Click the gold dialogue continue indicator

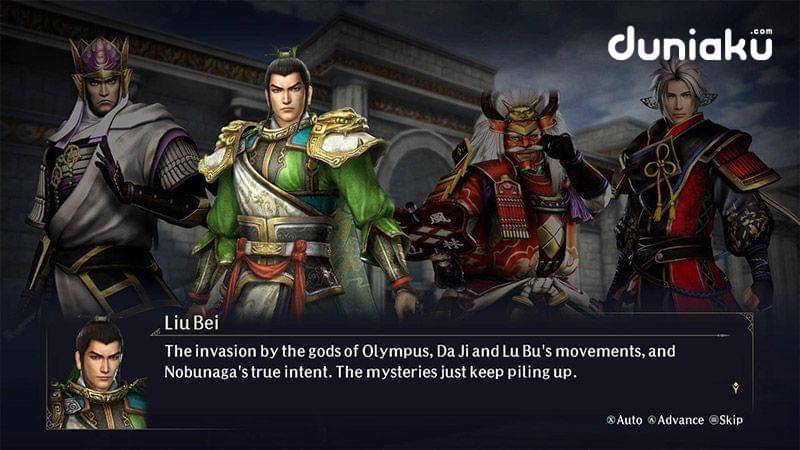[735, 386]
